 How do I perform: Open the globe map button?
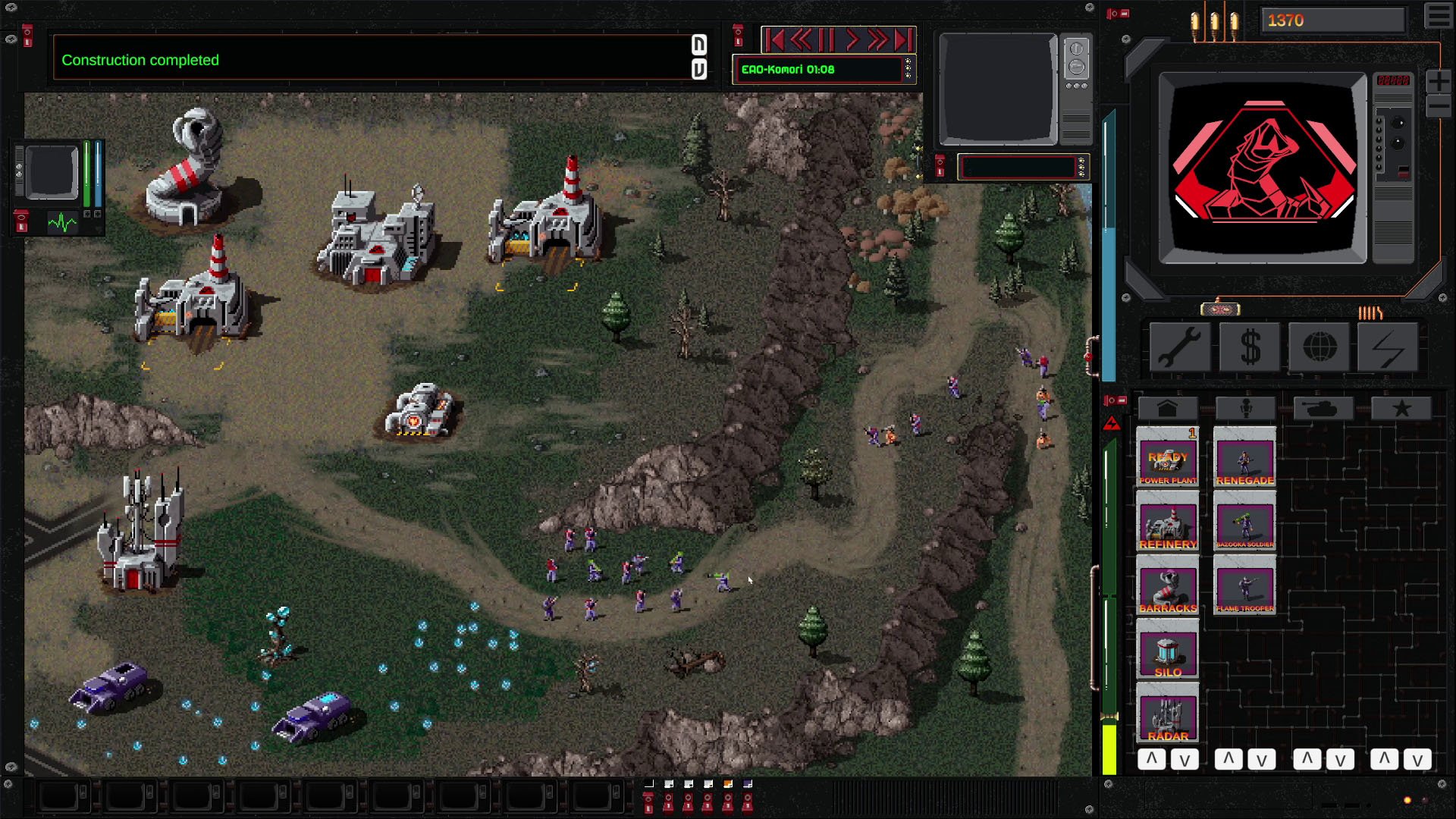1319,348
